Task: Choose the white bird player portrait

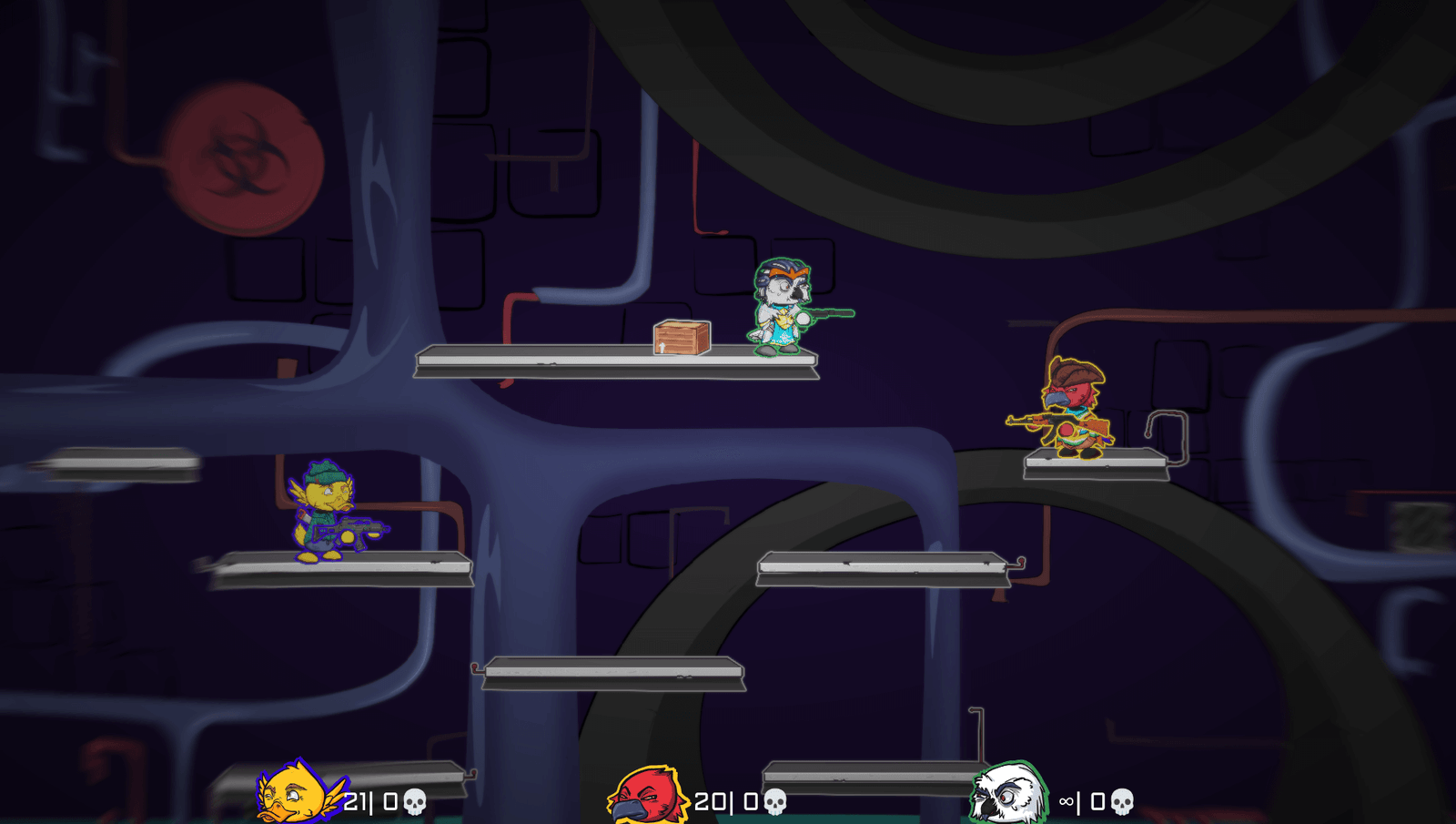Action: click(x=1006, y=794)
